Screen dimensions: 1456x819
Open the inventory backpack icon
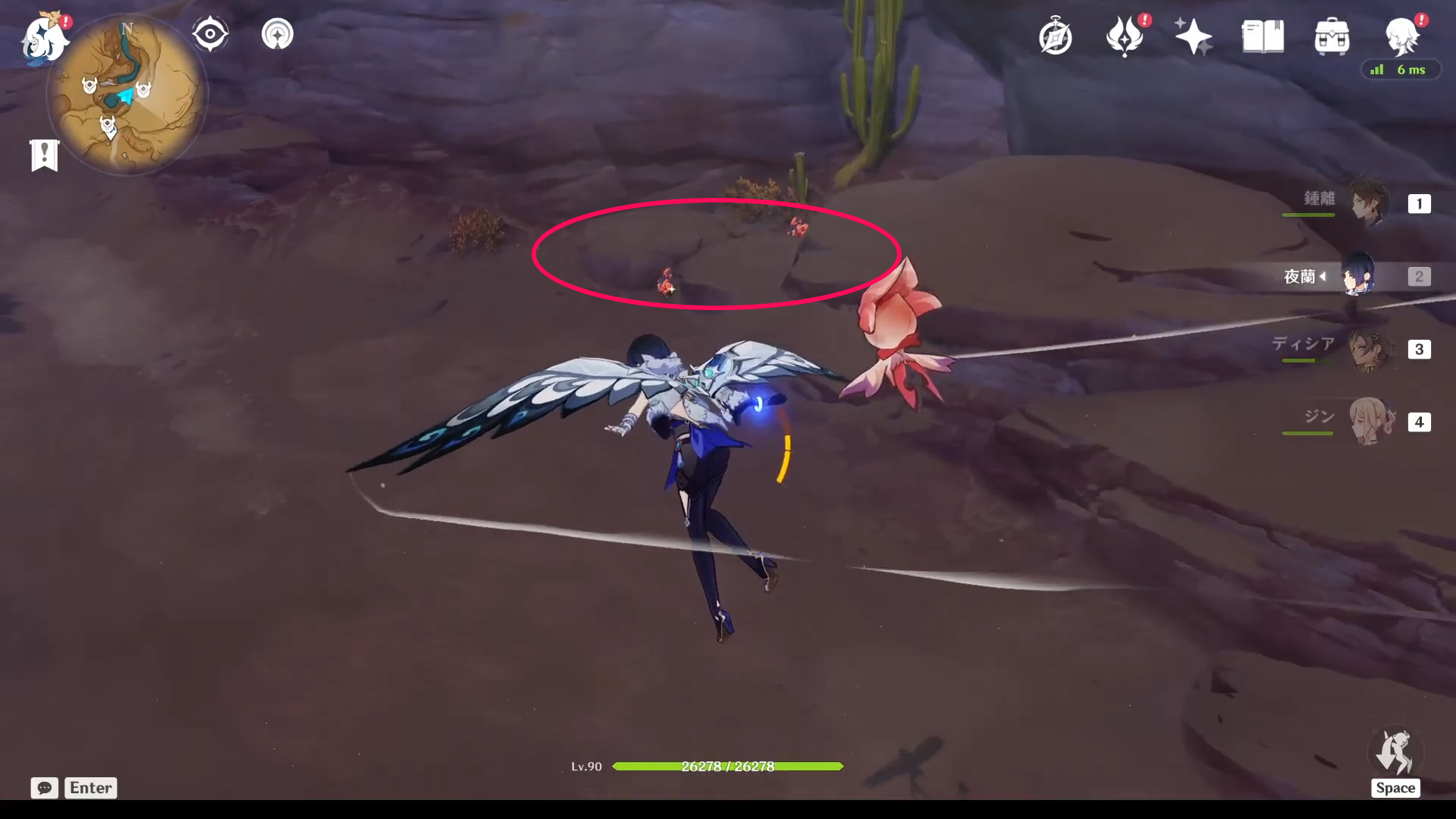pyautogui.click(x=1331, y=36)
